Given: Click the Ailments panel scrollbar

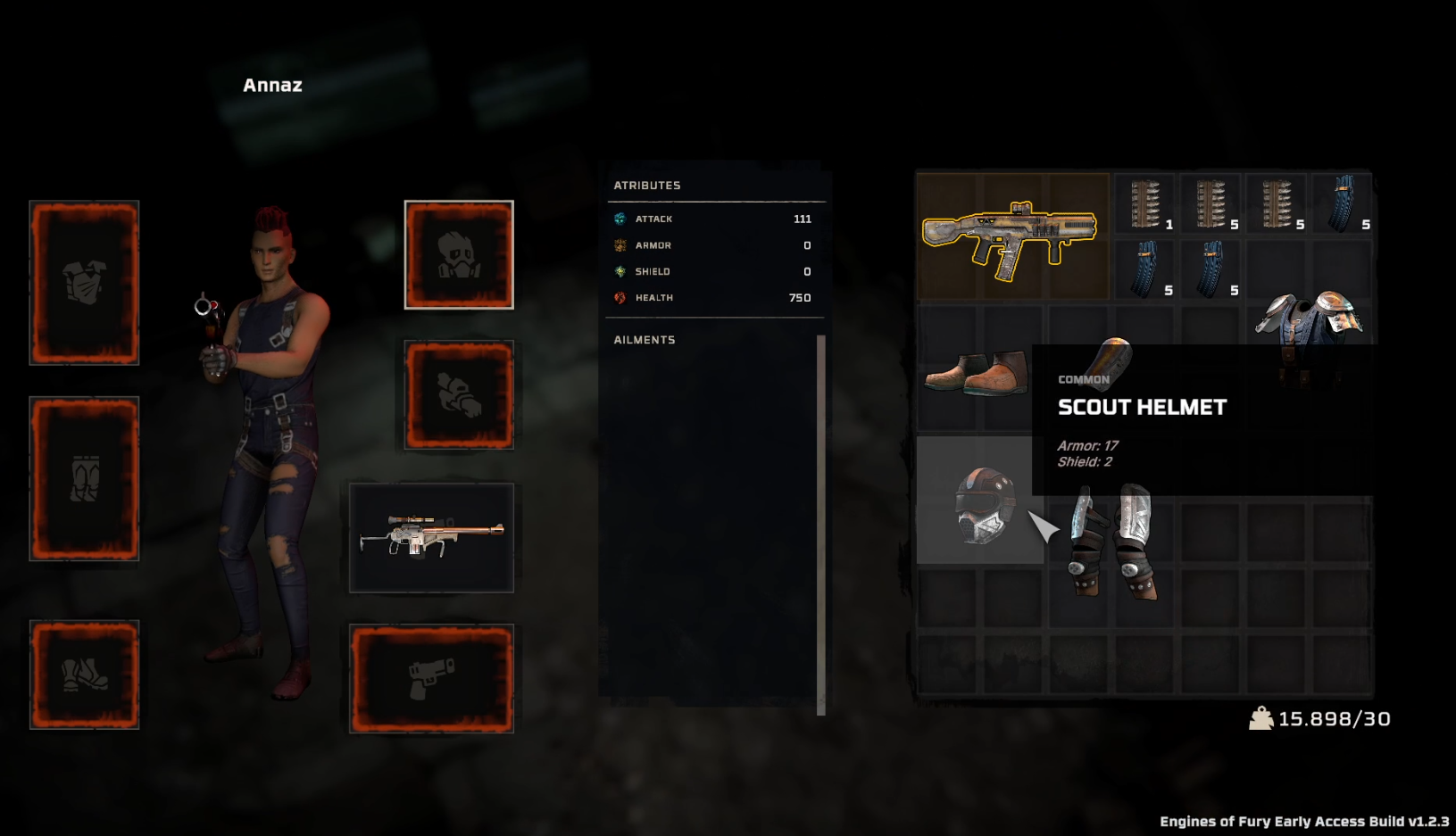Looking at the screenshot, I should coord(820,525).
